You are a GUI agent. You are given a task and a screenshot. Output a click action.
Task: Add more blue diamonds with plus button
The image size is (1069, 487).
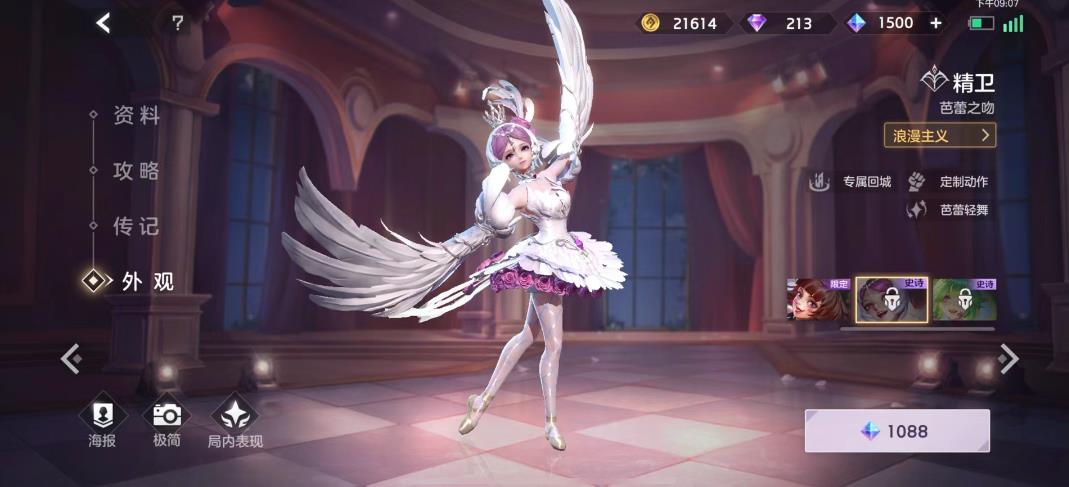point(936,23)
